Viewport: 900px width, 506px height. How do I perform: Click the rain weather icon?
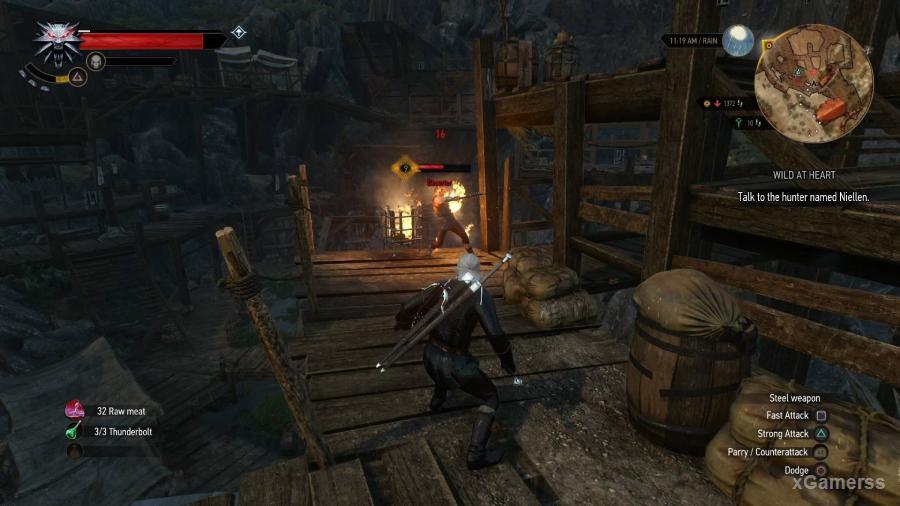(x=739, y=40)
